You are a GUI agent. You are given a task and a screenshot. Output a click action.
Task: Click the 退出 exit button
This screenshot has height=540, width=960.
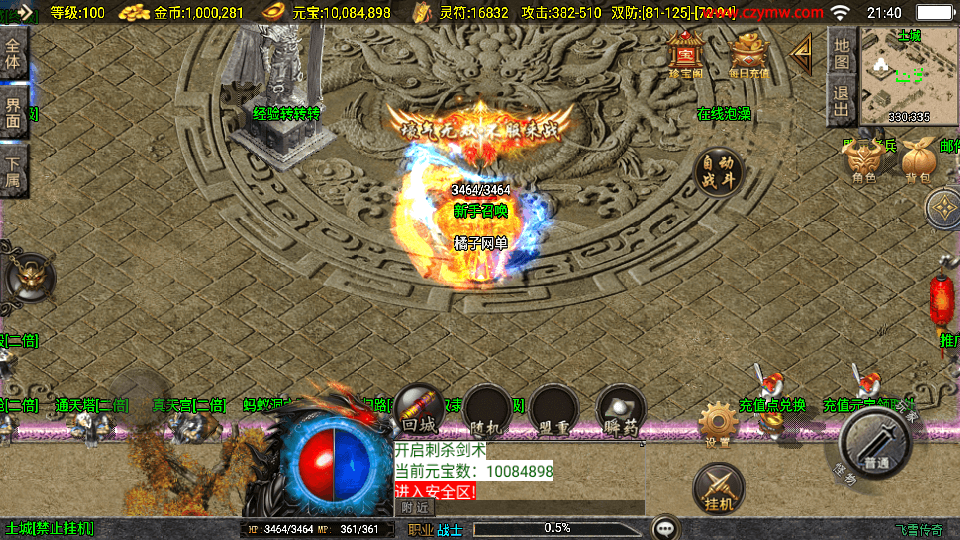click(x=842, y=101)
